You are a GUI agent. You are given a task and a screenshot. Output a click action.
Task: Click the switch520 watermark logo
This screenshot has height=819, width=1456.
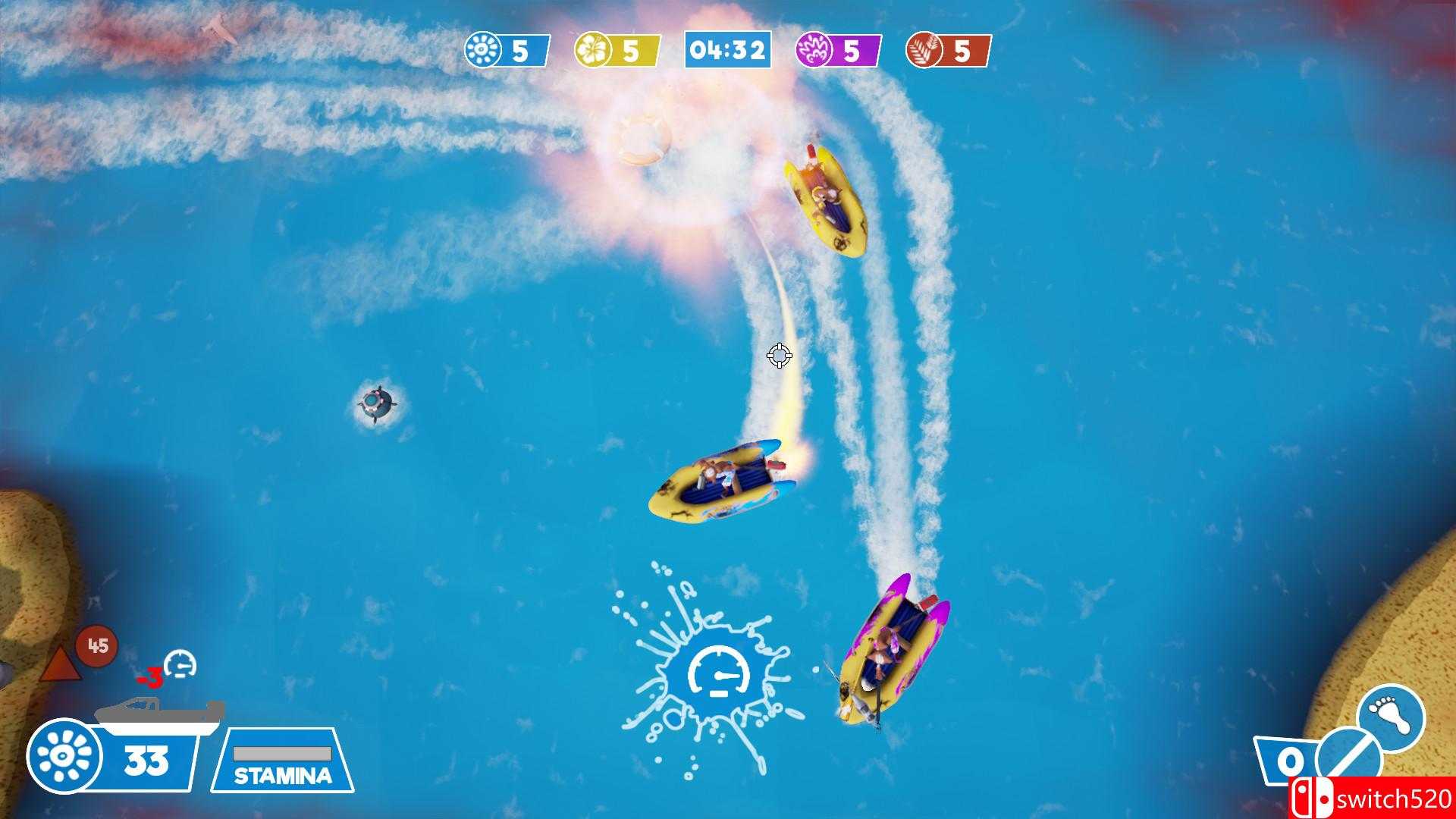(1372, 799)
